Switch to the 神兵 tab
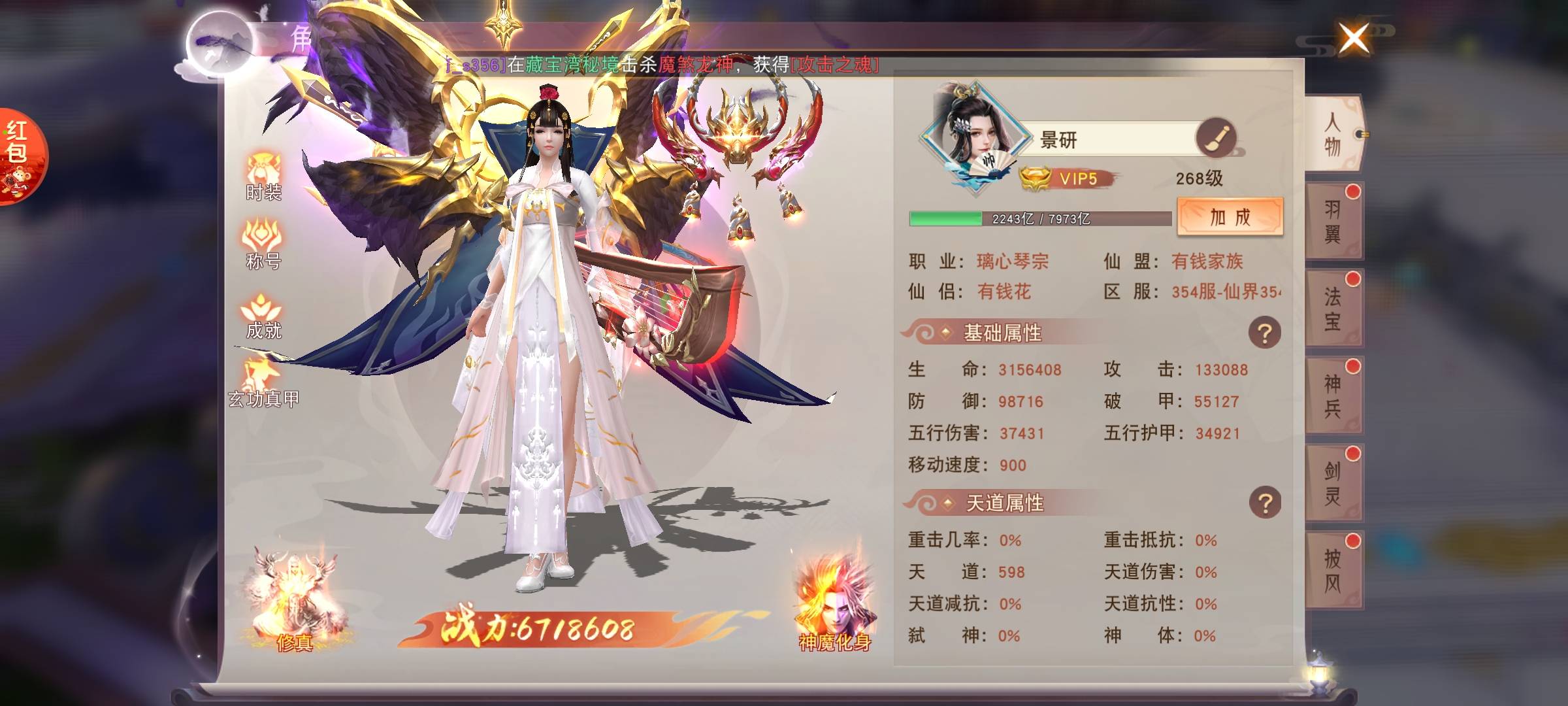The width and height of the screenshot is (1568, 706). point(1333,395)
